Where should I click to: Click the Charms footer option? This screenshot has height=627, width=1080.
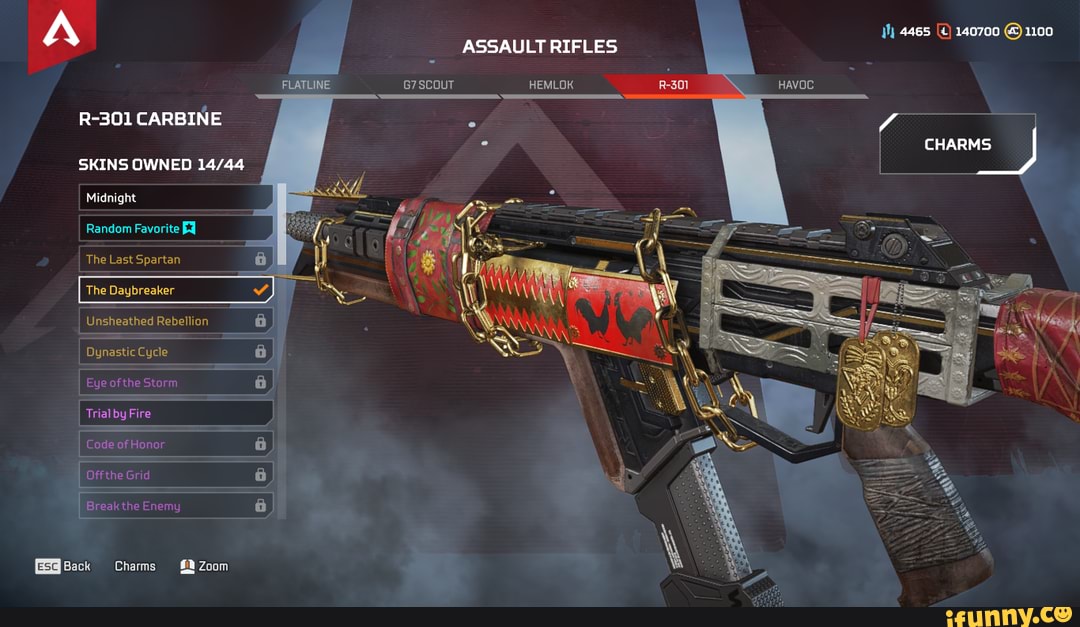point(135,566)
